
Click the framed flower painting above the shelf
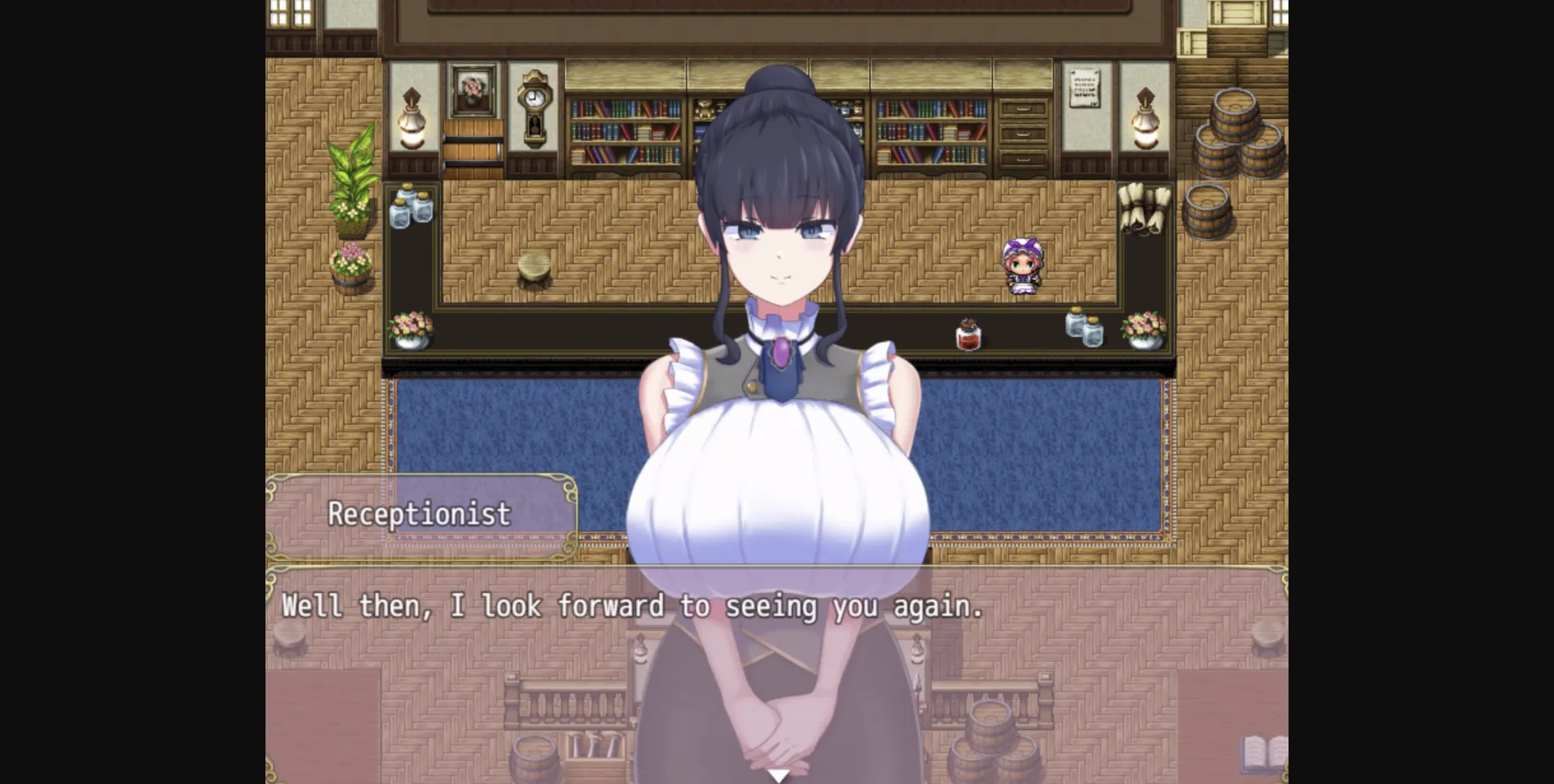click(x=473, y=89)
